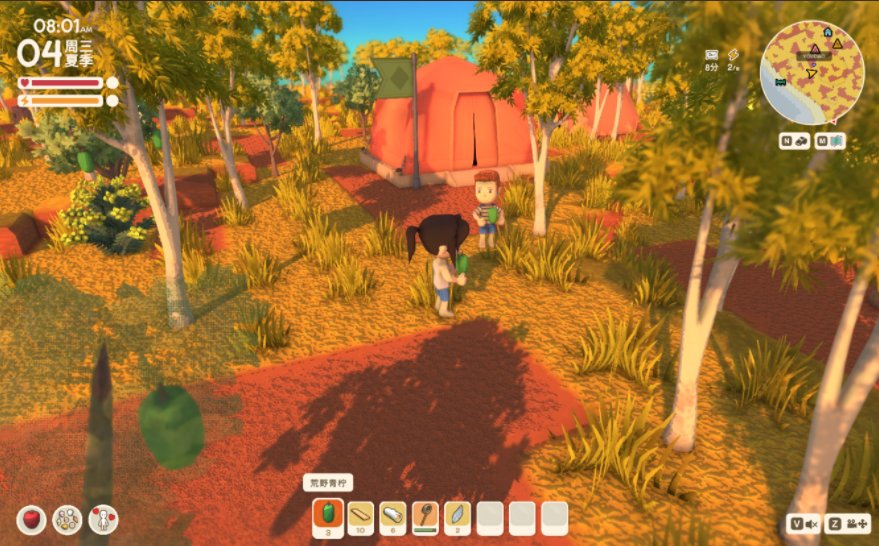Toggle the camera mode button
Screen dimensions: 879x546
point(850,523)
